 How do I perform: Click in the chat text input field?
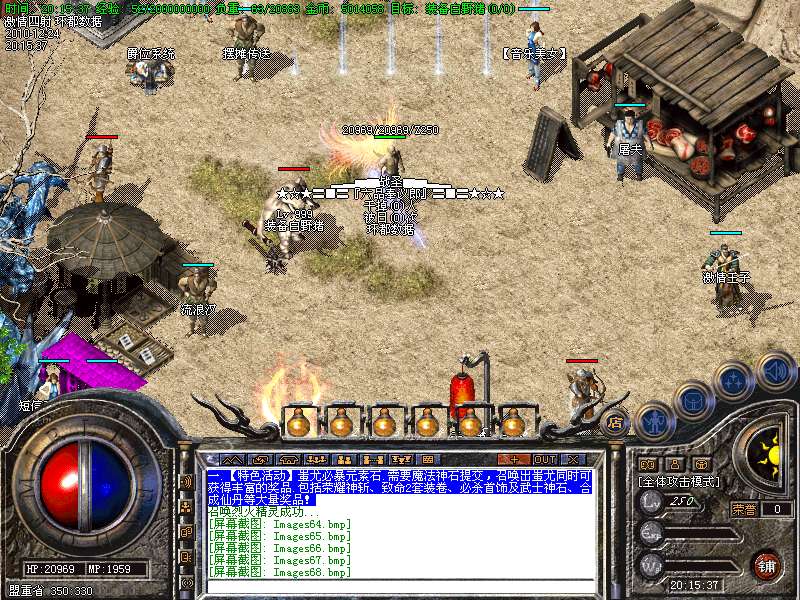tap(400, 587)
